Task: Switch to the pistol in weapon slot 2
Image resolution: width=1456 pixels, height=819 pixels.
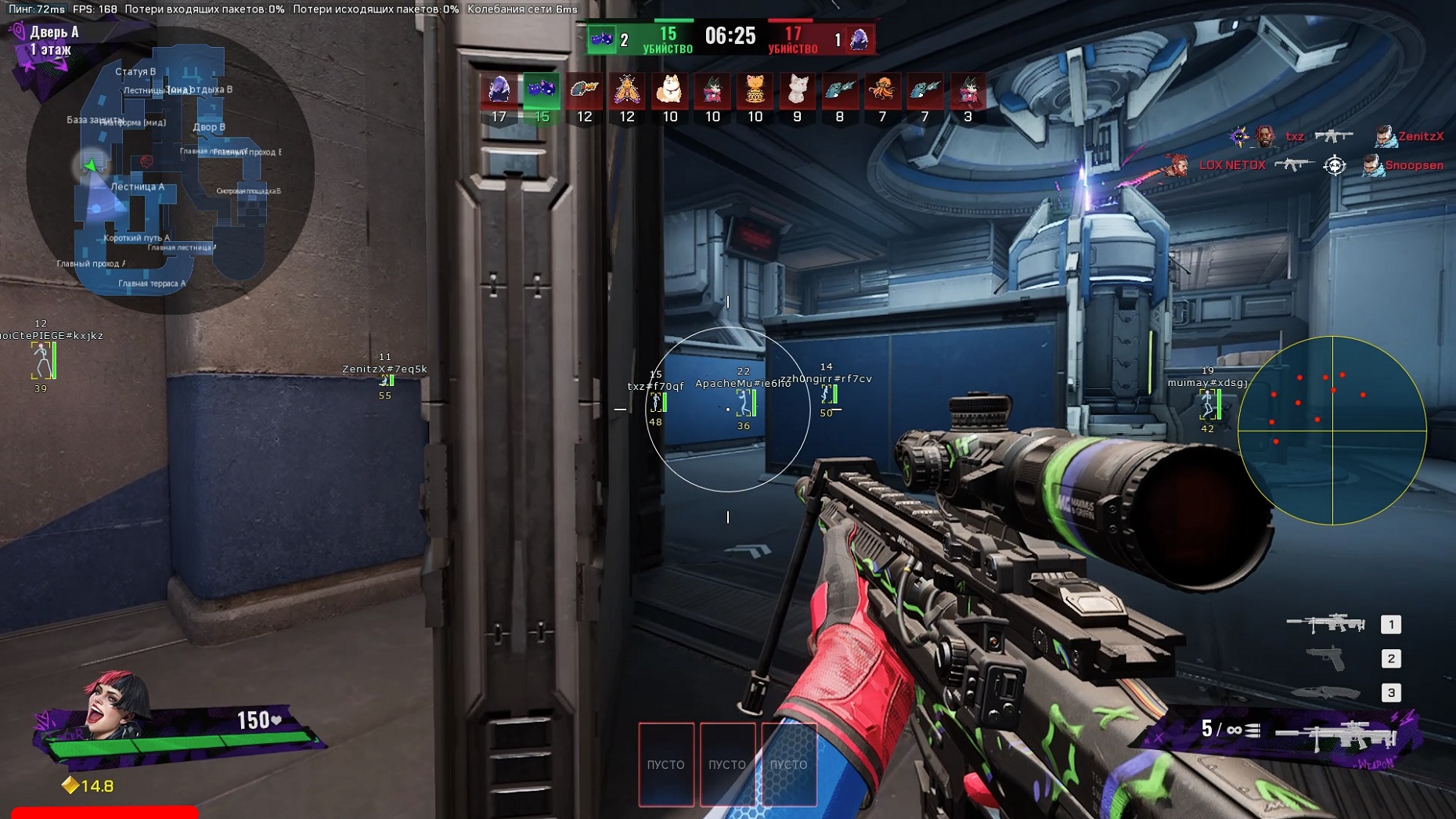Action: [x=1326, y=658]
